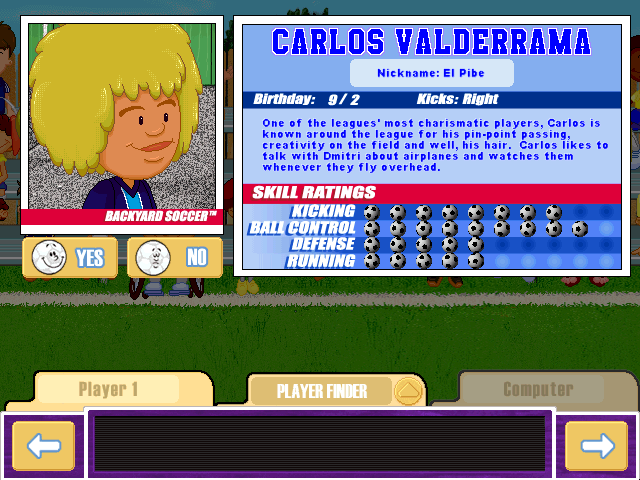The width and height of the screenshot is (640, 480).
Task: Decline this player with NO
Action: point(175,258)
